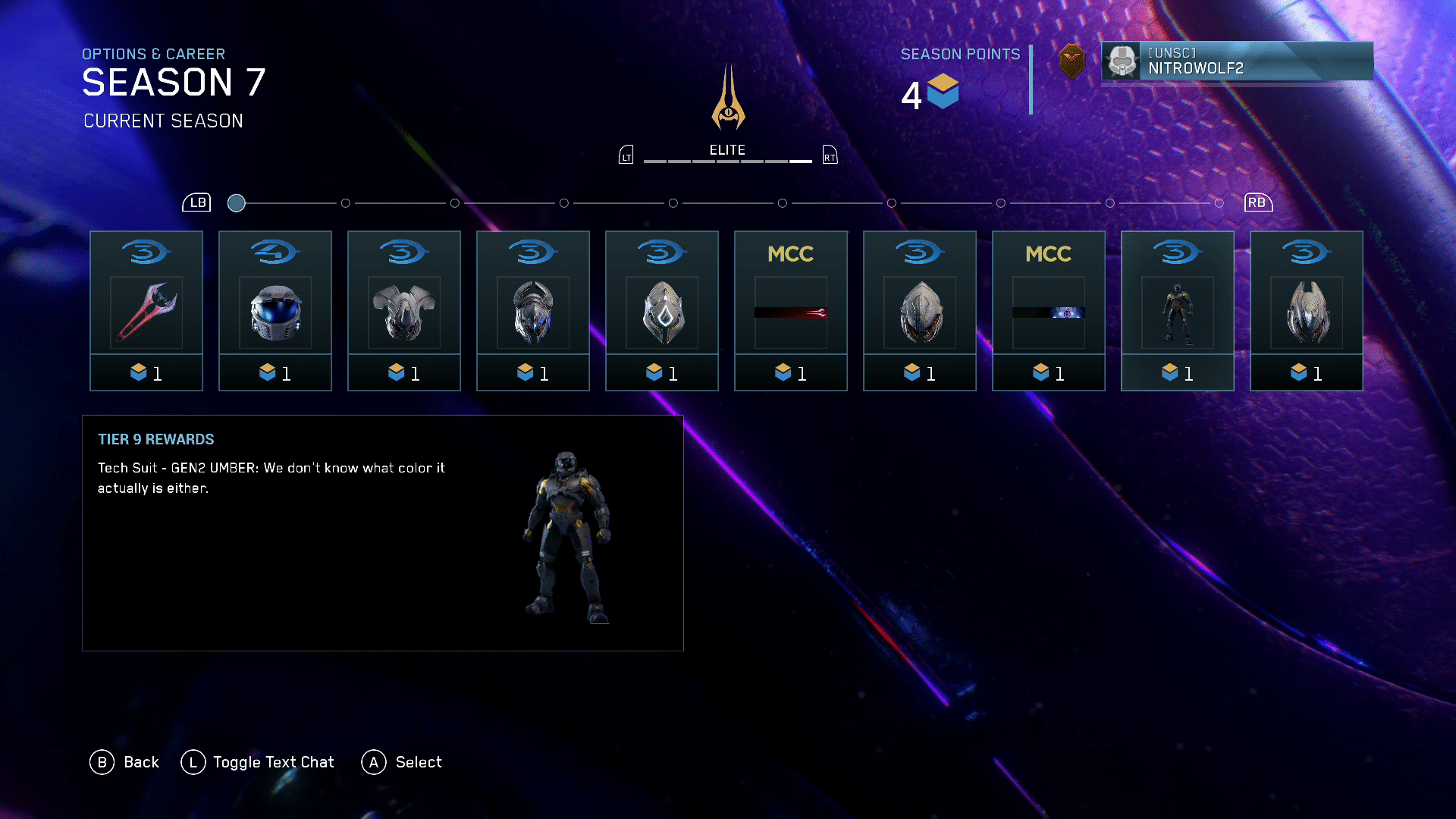Screen dimensions: 1456x819
Task: Choose the red MCC nameplate reward
Action: point(791,310)
